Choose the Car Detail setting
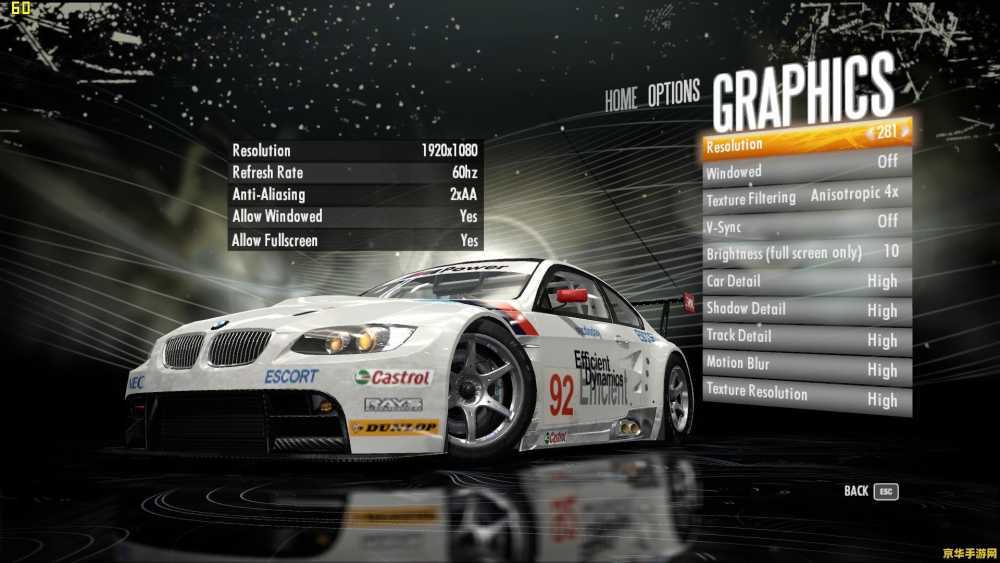 click(x=805, y=281)
